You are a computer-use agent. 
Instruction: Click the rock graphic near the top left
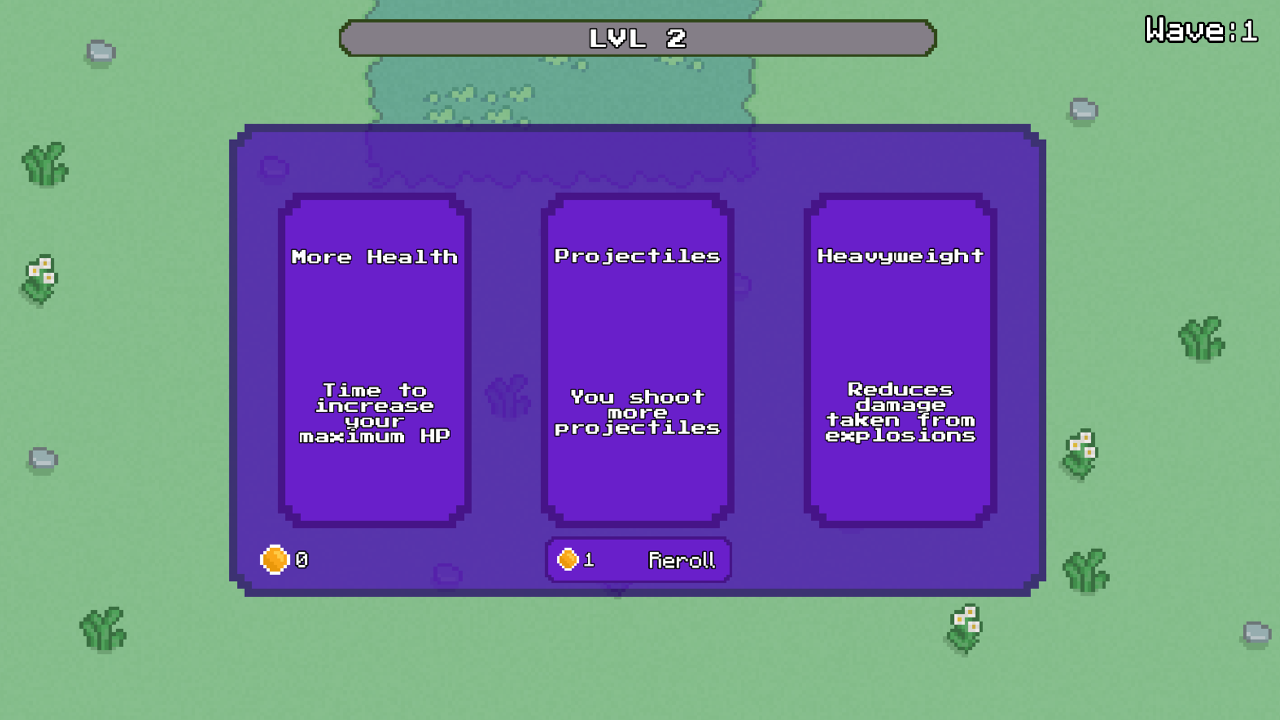click(97, 50)
